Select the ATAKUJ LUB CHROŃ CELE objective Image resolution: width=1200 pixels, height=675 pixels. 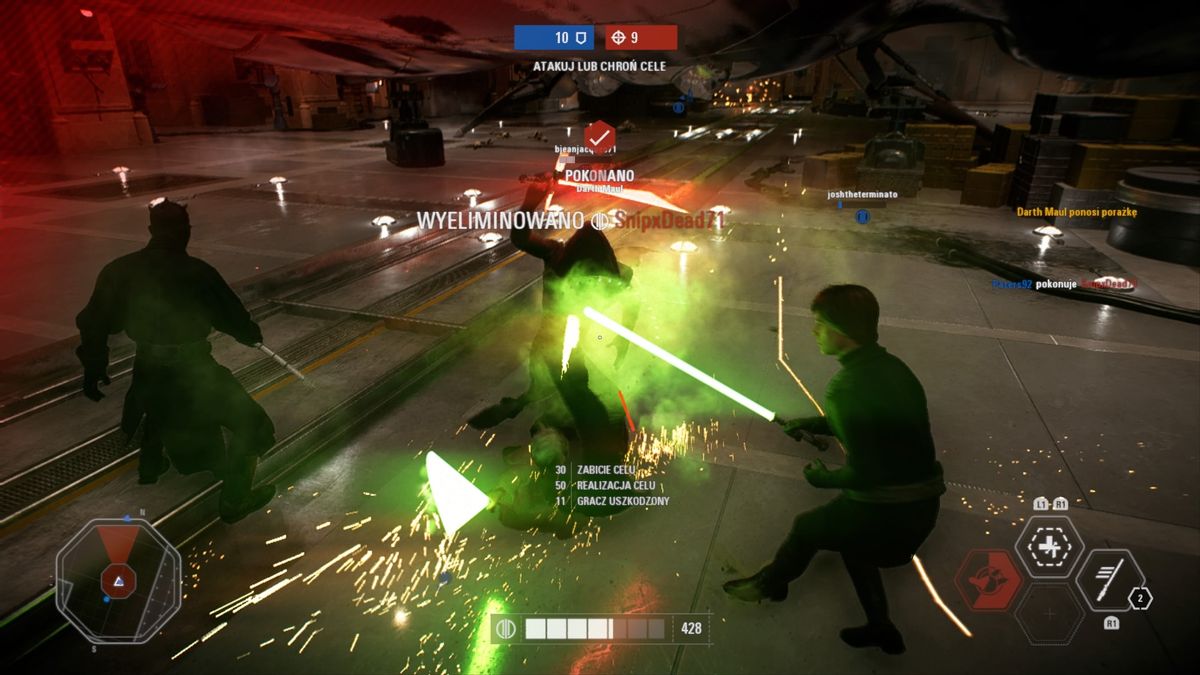(x=599, y=66)
